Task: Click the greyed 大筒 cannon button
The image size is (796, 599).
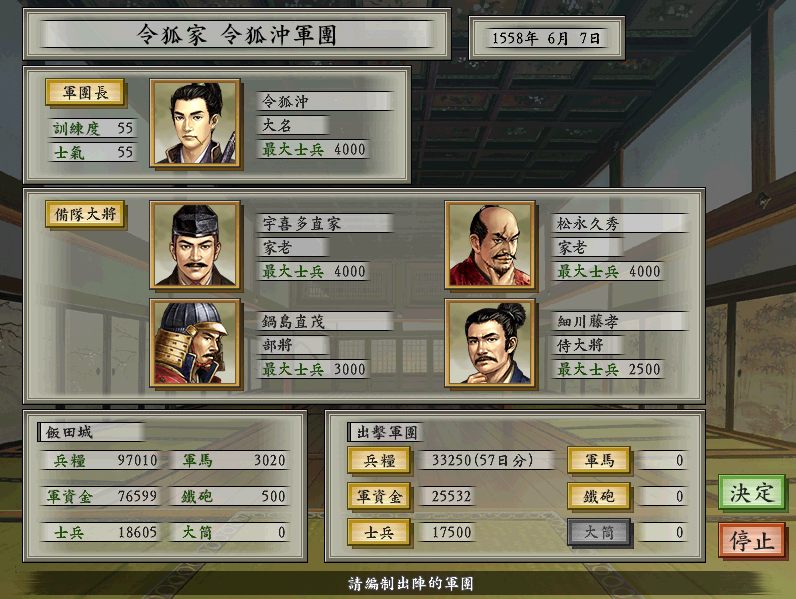Action: pyautogui.click(x=599, y=533)
